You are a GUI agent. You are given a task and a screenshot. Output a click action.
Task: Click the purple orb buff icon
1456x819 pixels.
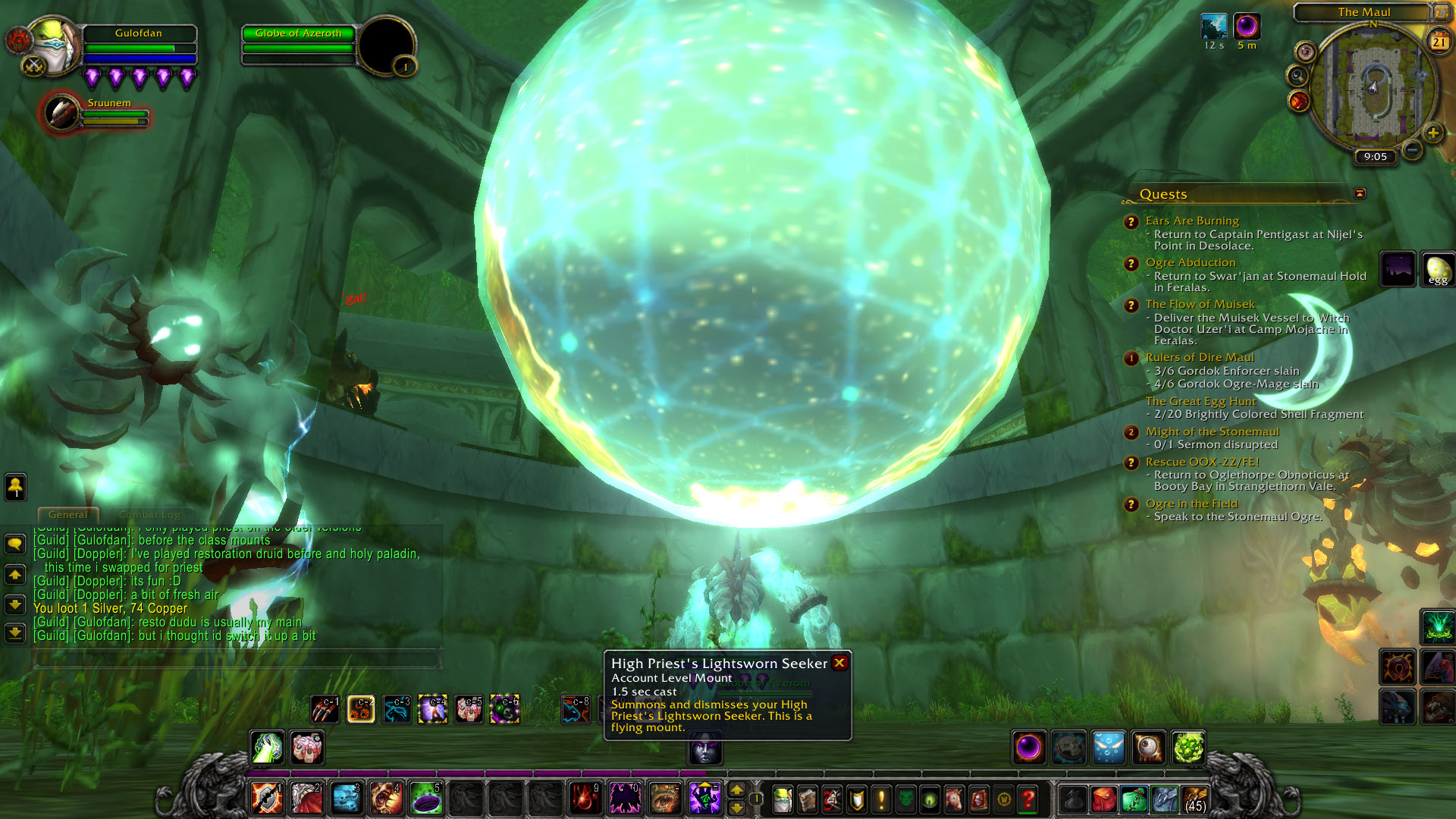tap(1247, 27)
